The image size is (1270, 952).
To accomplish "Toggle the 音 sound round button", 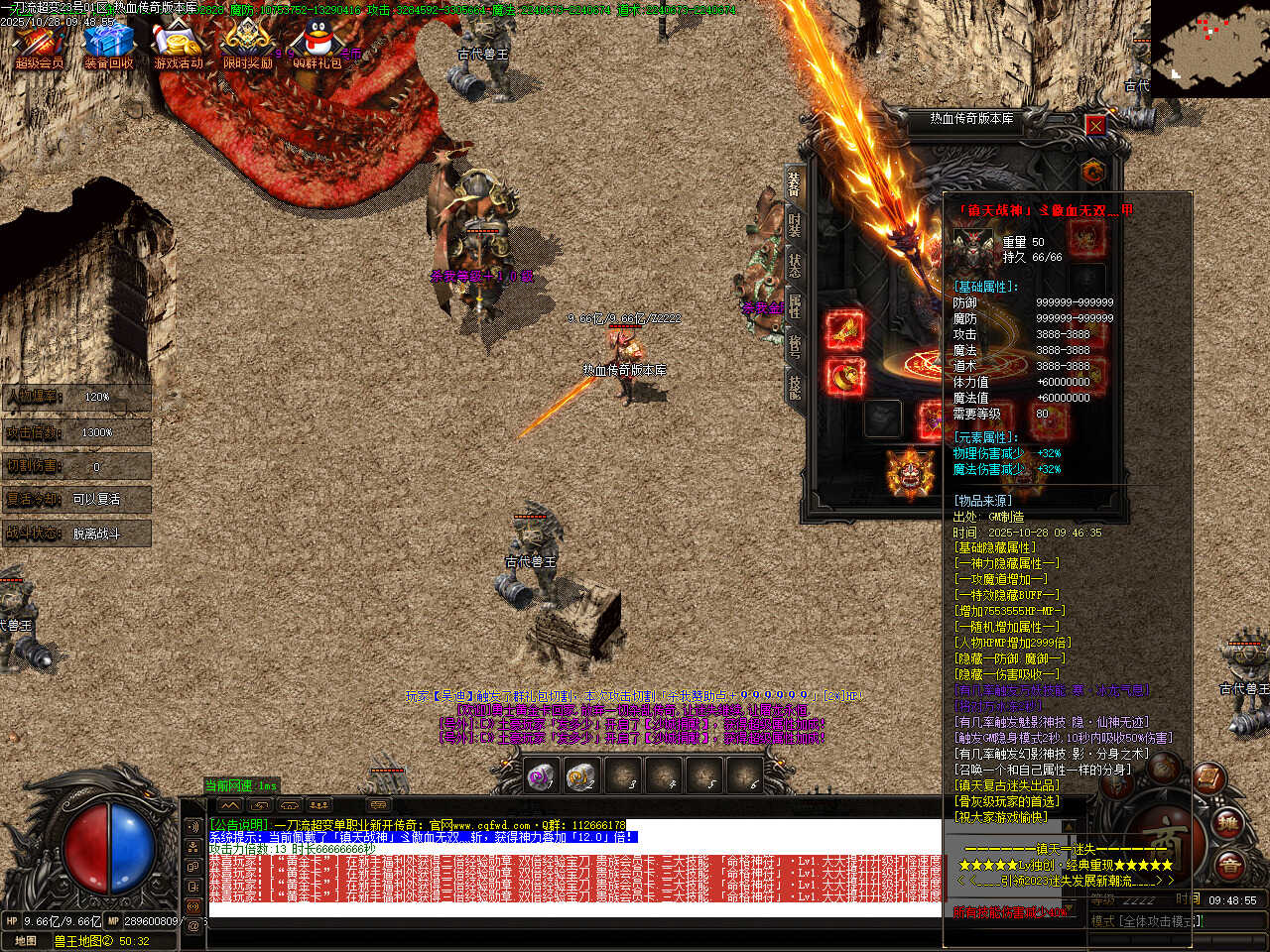I will point(1228,866).
